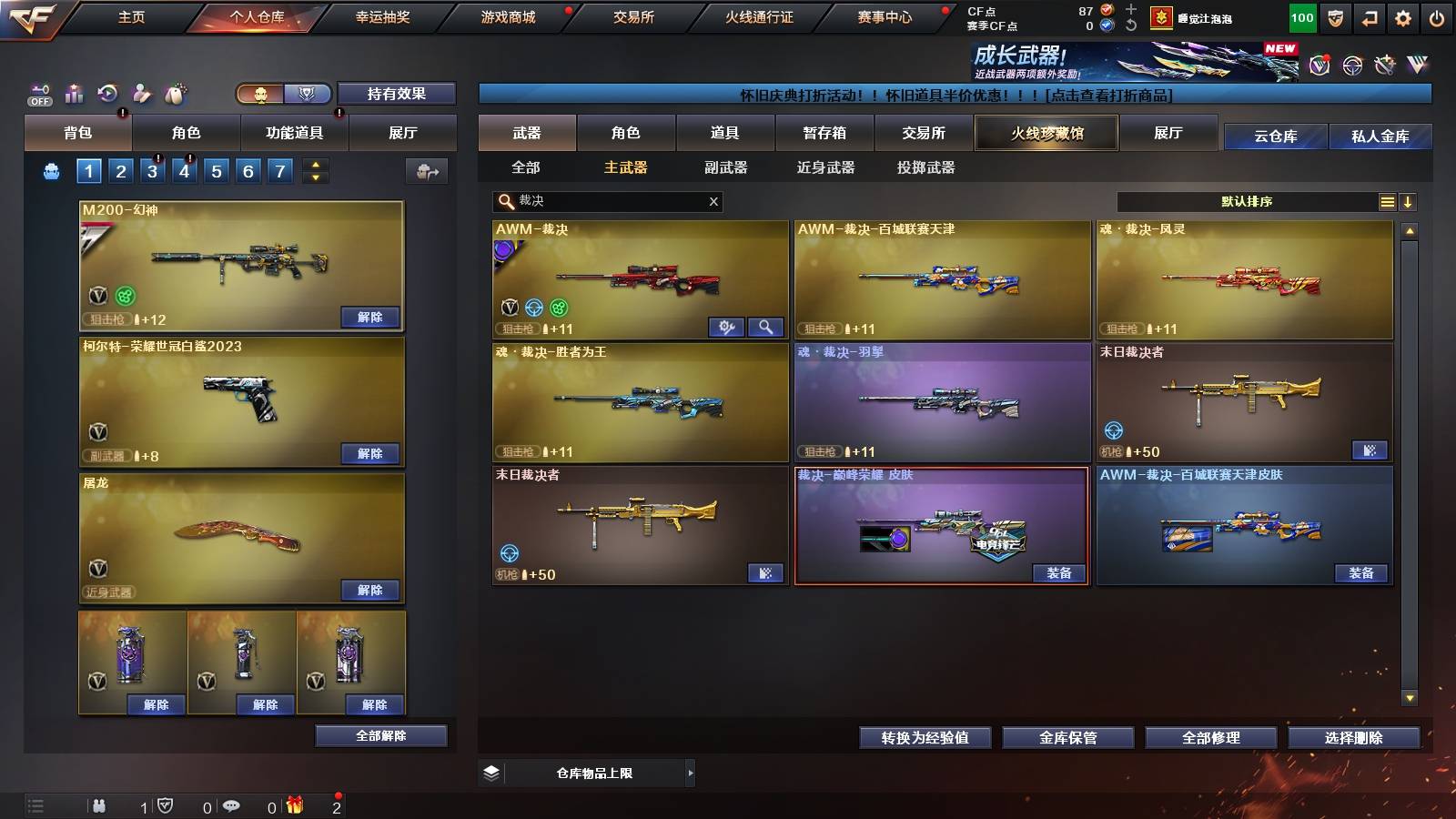The height and width of the screenshot is (819, 1456).
Task: Open the 幸运抽奖 menu at the top
Action: pyautogui.click(x=382, y=15)
